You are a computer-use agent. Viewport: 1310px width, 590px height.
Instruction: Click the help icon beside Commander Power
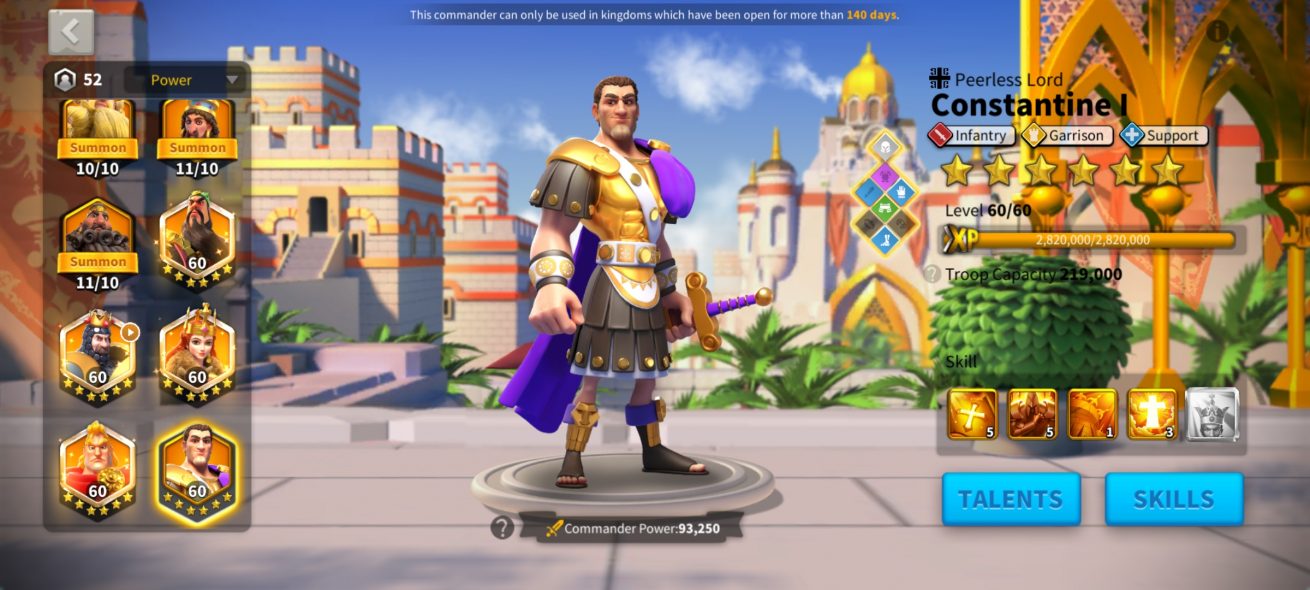(502, 527)
